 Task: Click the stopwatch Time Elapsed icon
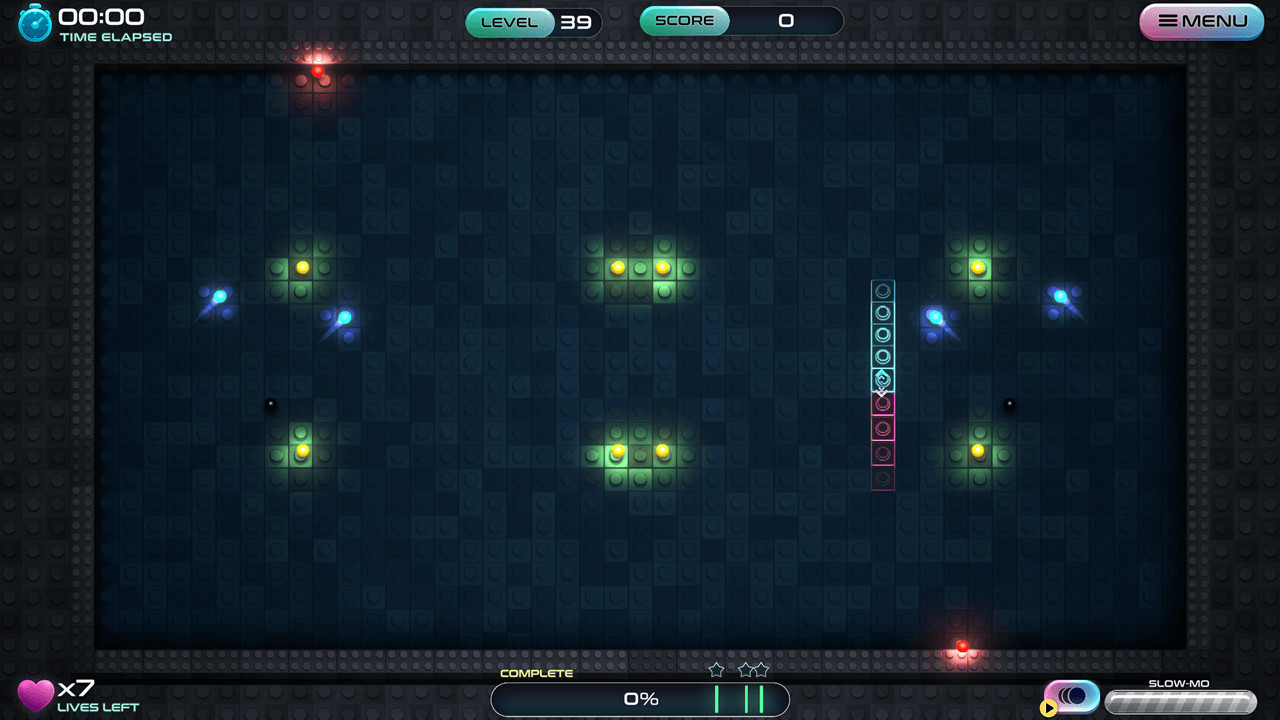[33, 20]
